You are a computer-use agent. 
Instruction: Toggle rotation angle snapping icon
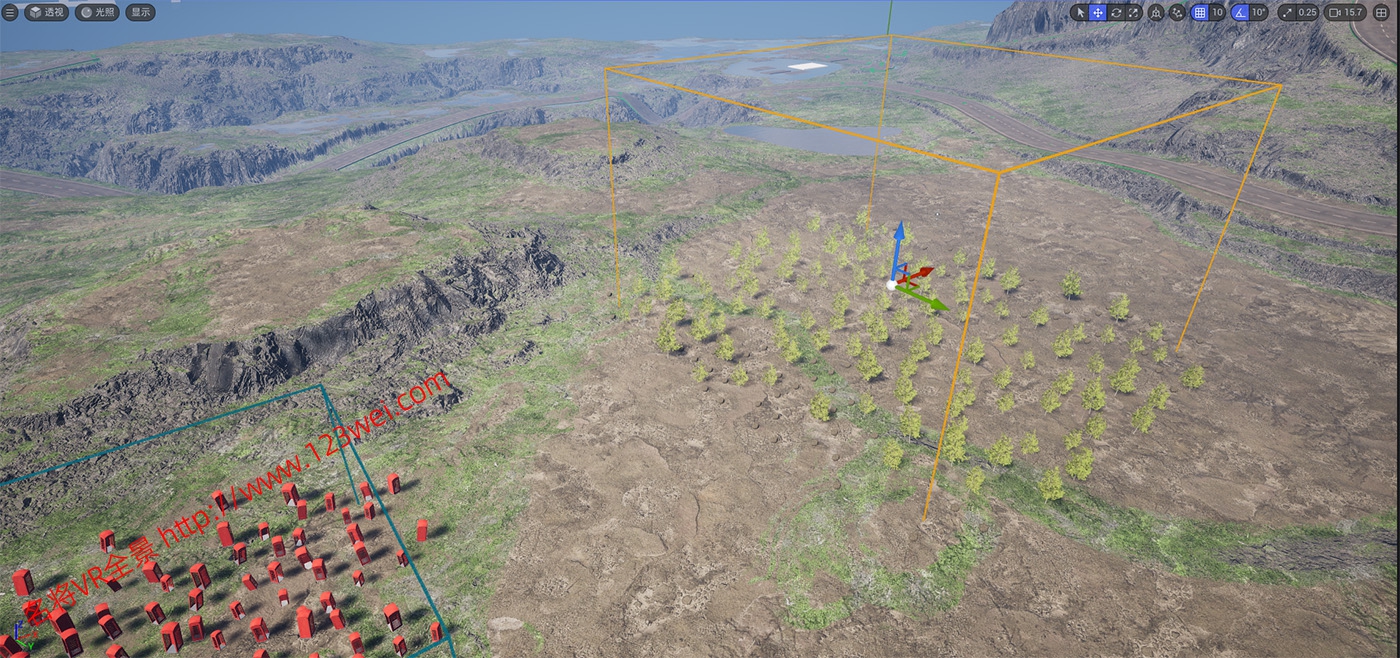tap(1240, 12)
